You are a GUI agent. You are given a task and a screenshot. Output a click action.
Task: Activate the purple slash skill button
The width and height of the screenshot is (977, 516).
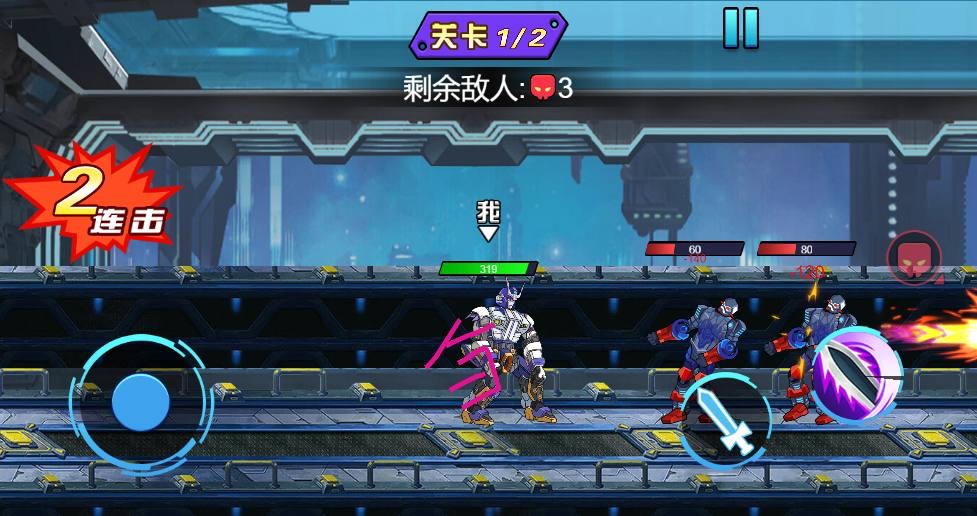click(x=855, y=375)
